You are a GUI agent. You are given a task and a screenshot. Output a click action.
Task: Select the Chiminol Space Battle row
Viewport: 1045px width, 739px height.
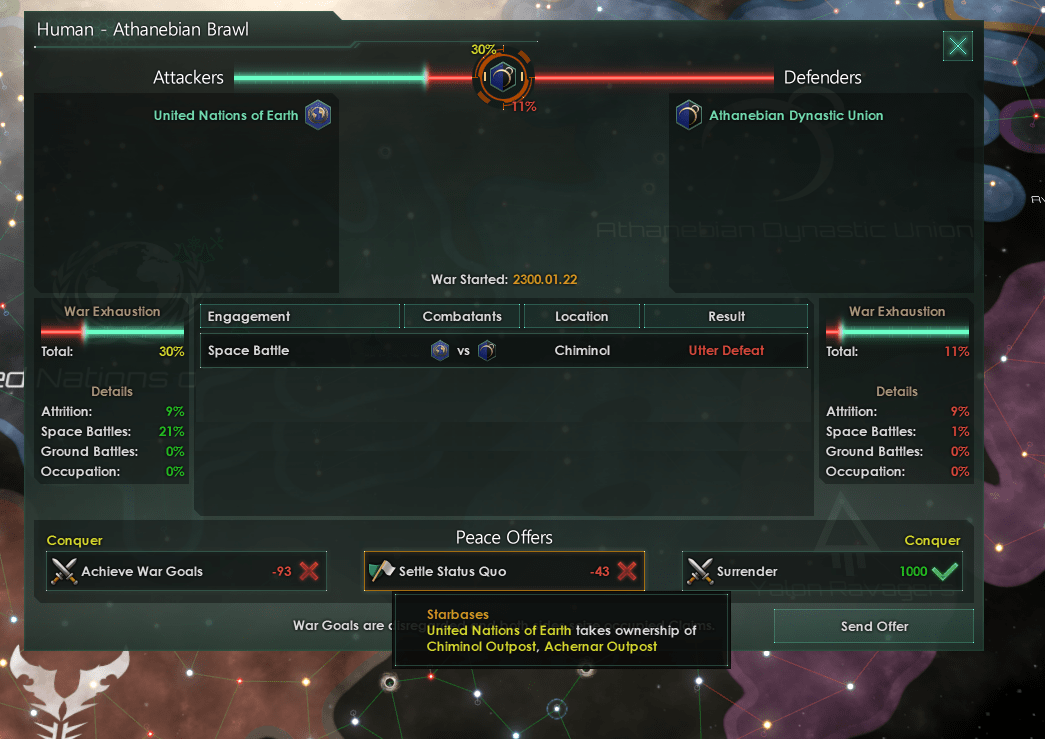[x=503, y=351]
